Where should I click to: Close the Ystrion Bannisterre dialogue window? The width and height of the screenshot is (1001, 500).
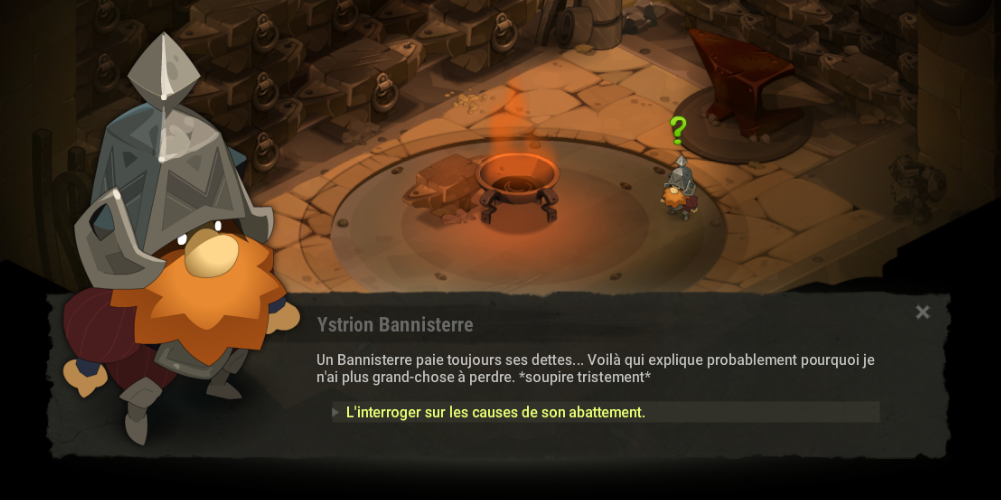coord(922,313)
